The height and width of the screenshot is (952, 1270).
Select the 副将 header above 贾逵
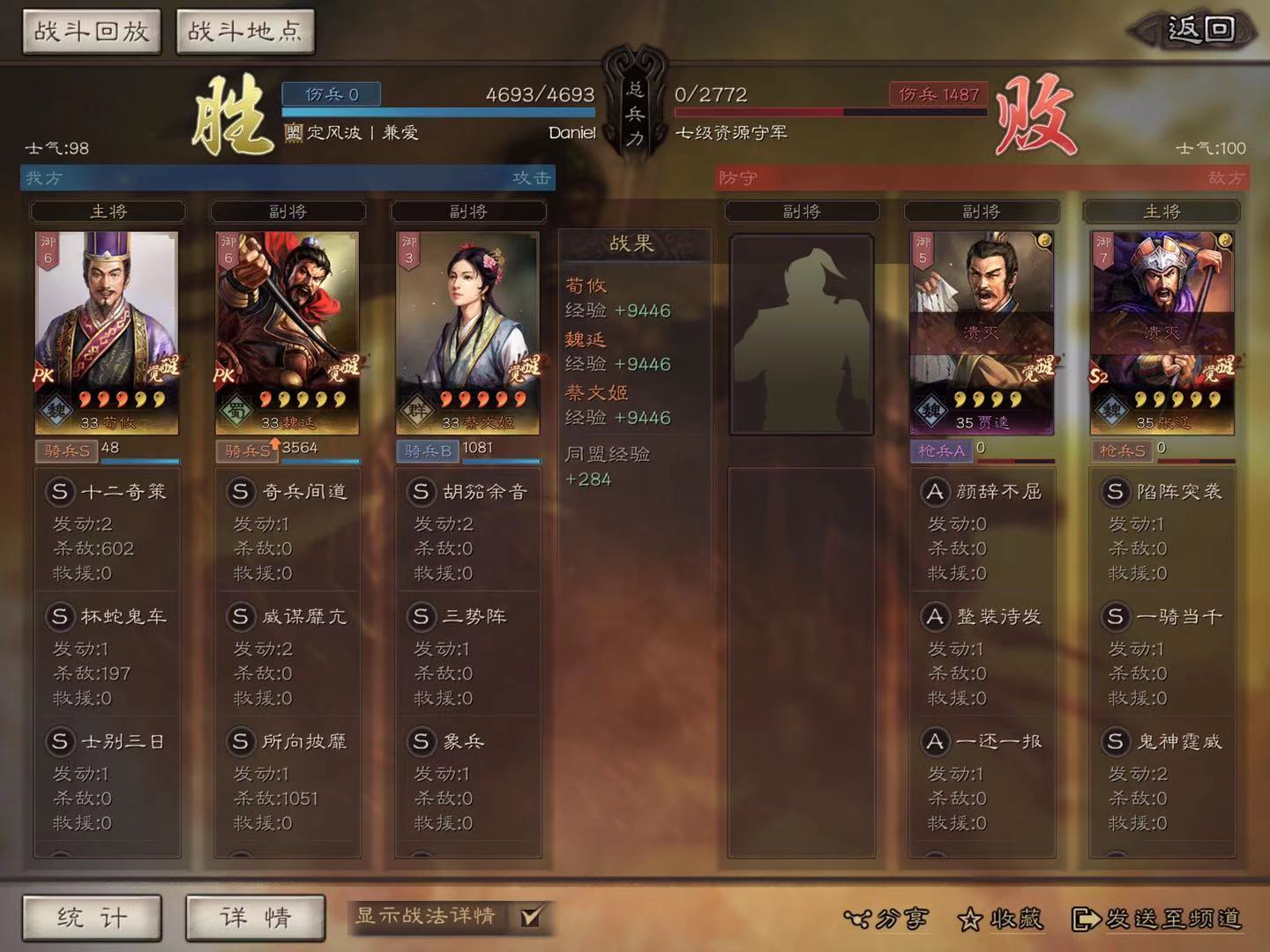pyautogui.click(x=982, y=212)
